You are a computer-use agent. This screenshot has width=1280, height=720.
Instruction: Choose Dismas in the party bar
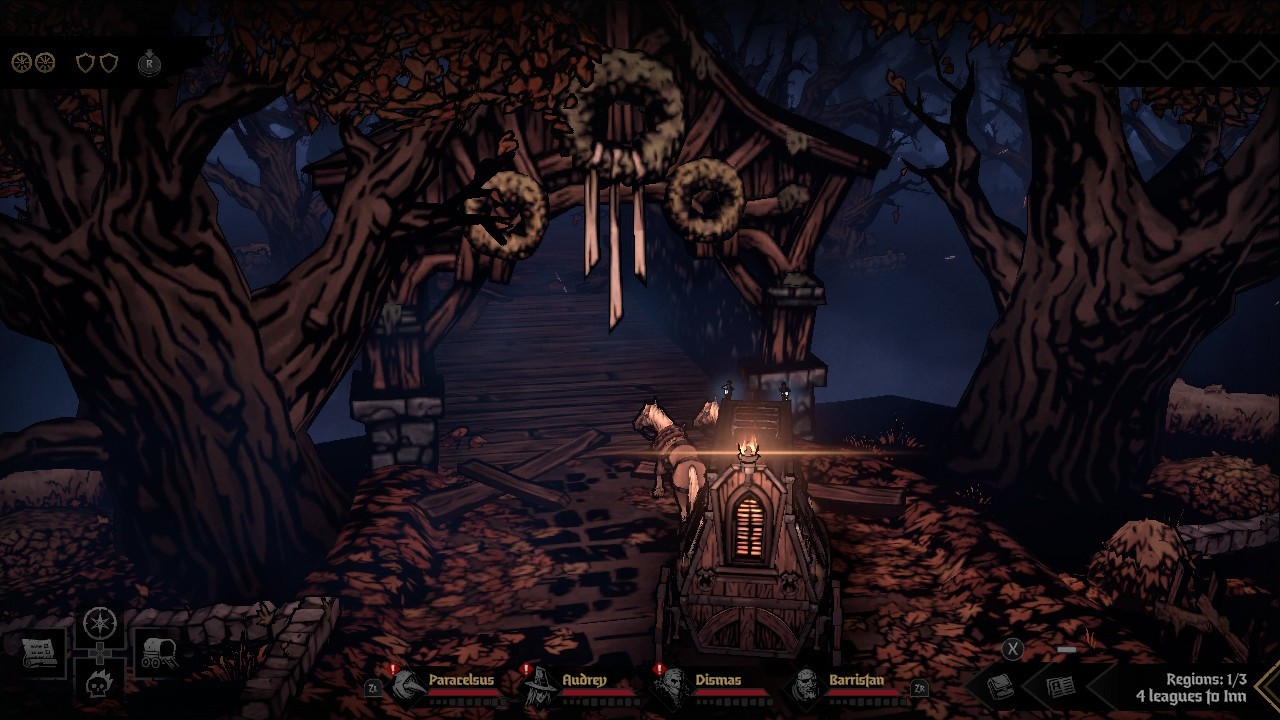coord(673,685)
